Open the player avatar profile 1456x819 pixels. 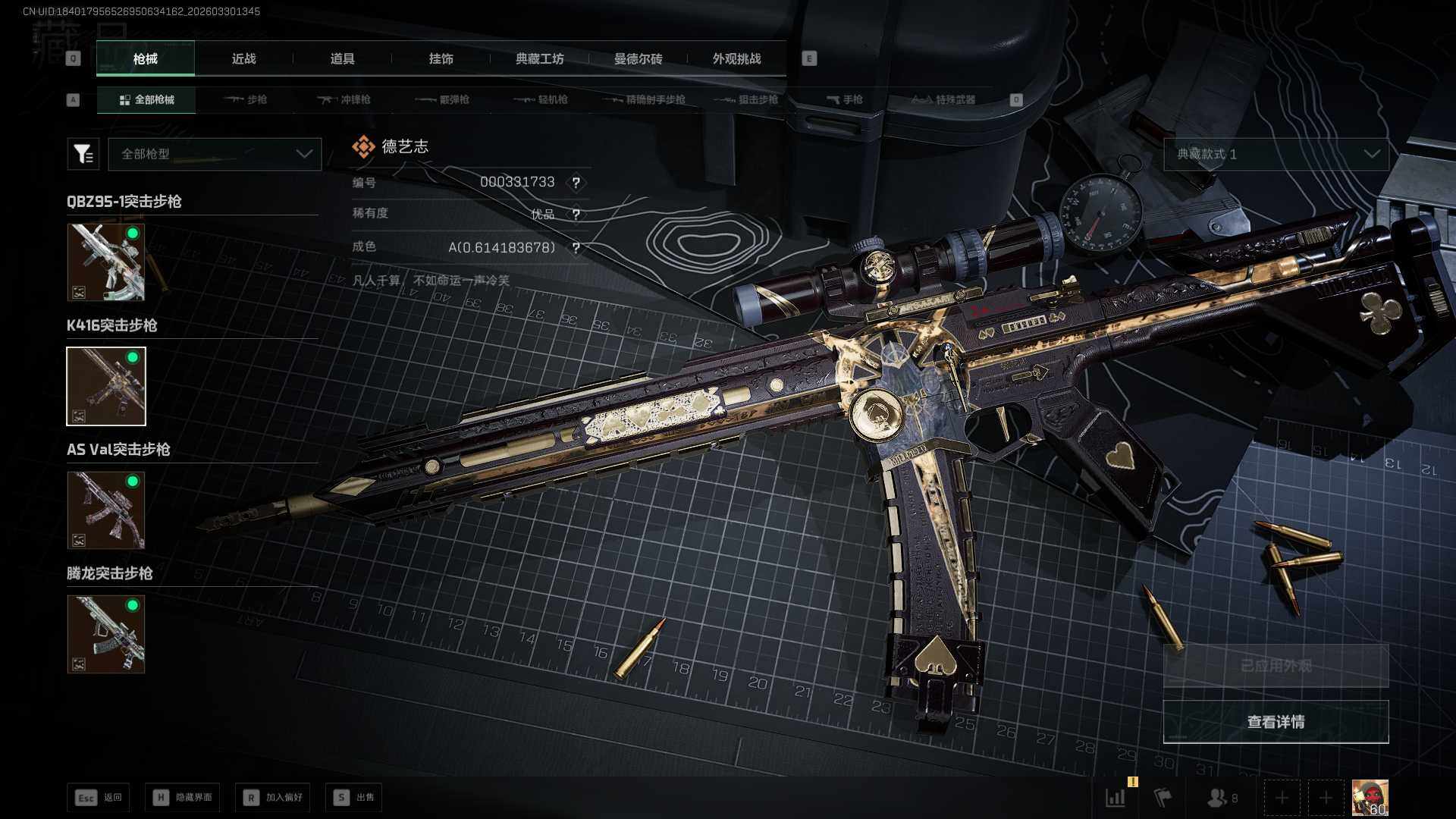point(1370,797)
